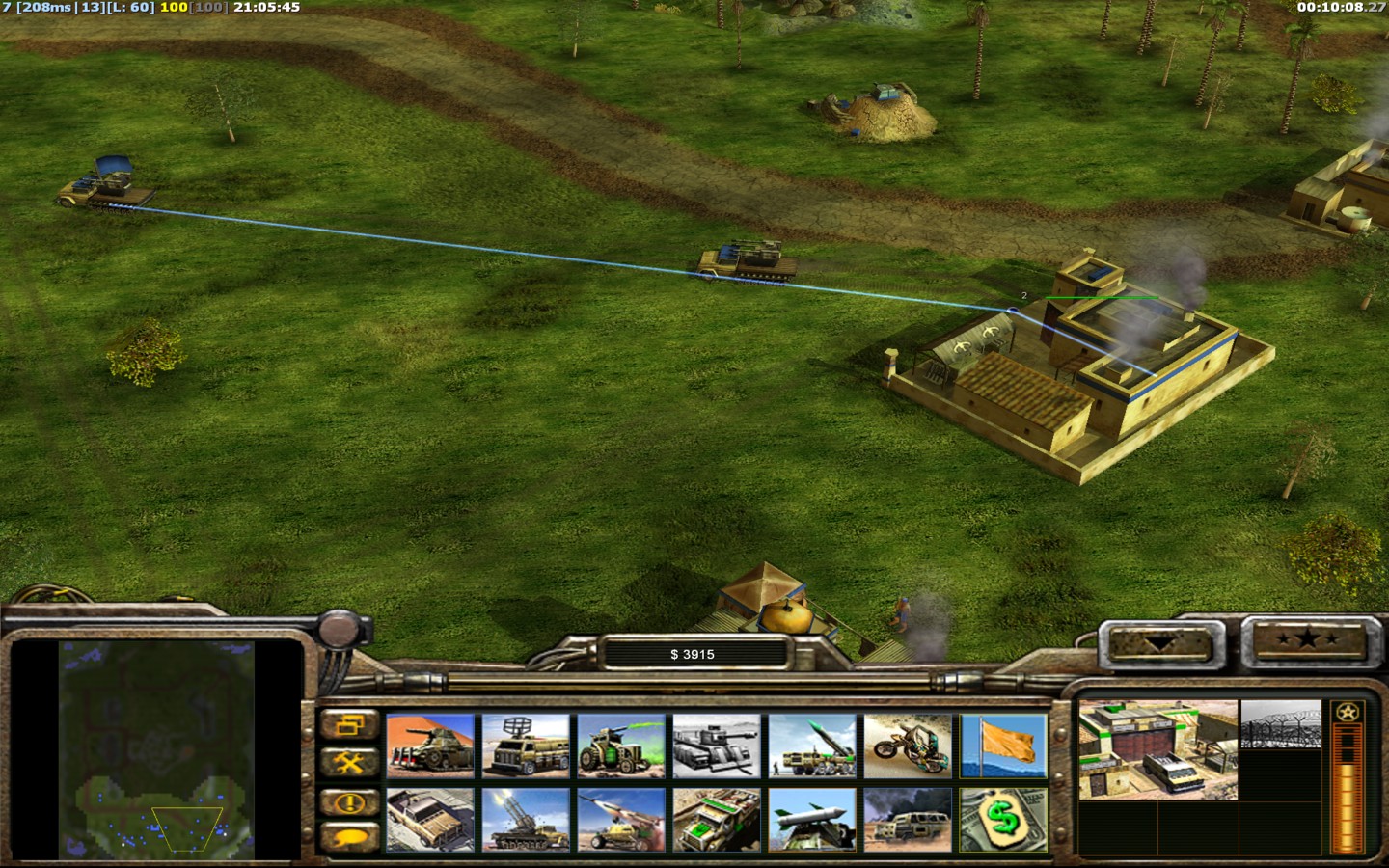Build a Technical pickup truck
Image resolution: width=1389 pixels, height=868 pixels.
pyautogui.click(x=430, y=820)
